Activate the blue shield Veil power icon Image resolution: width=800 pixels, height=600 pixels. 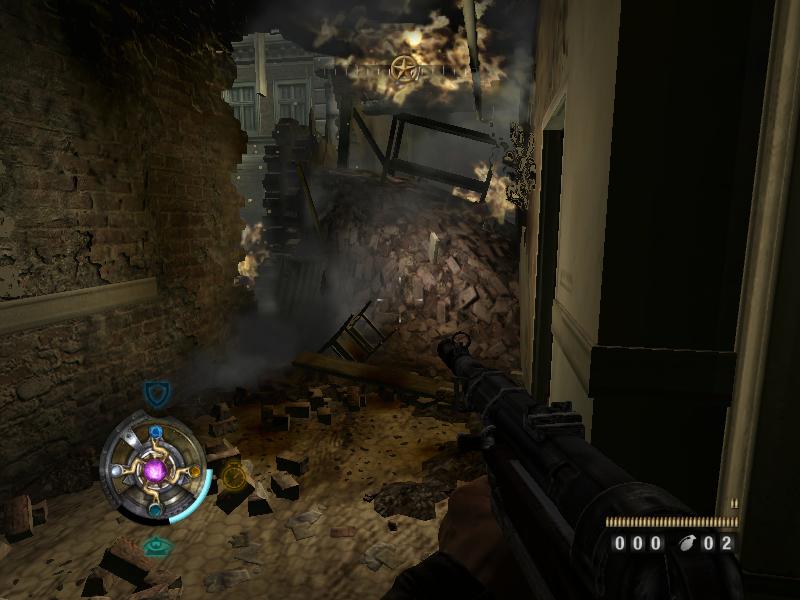tap(155, 393)
